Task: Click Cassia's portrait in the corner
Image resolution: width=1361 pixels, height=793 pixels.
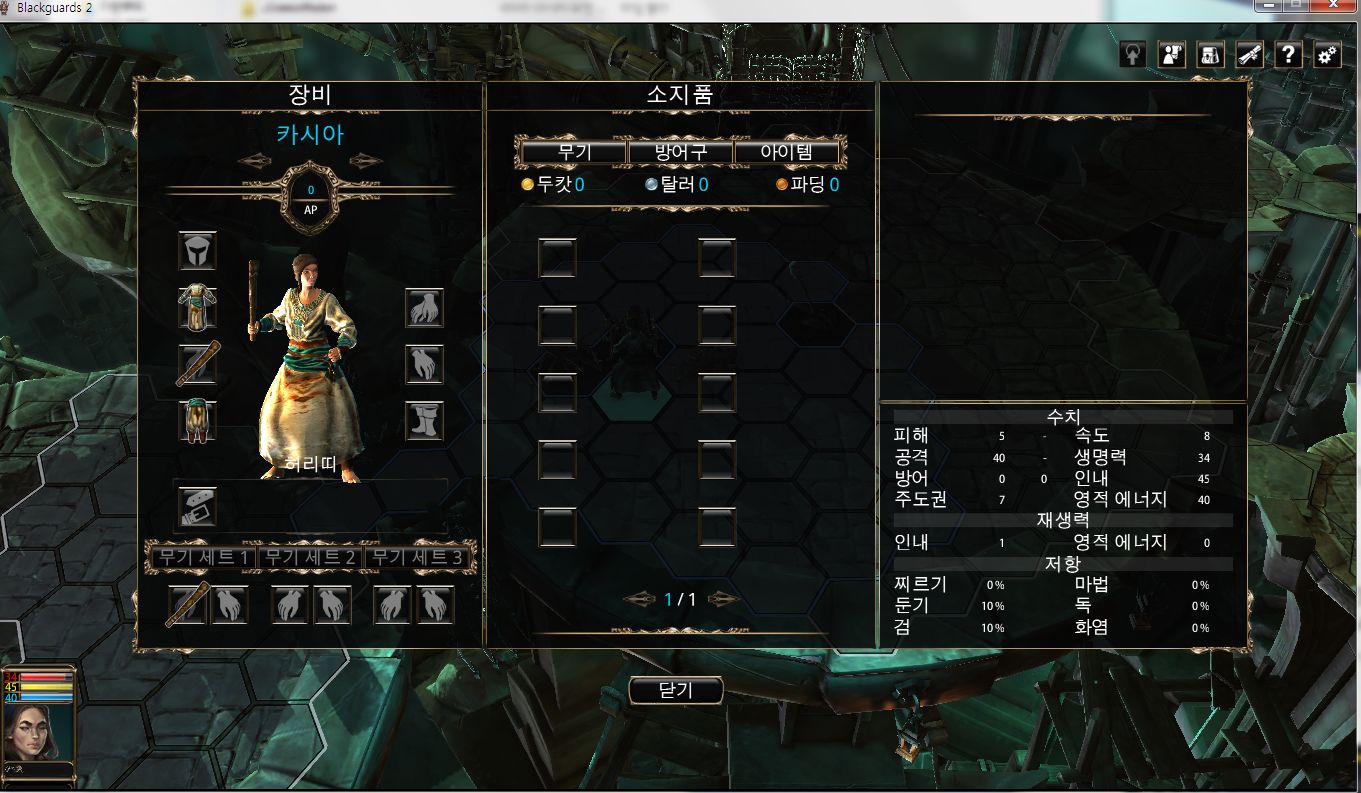Action: [x=39, y=732]
